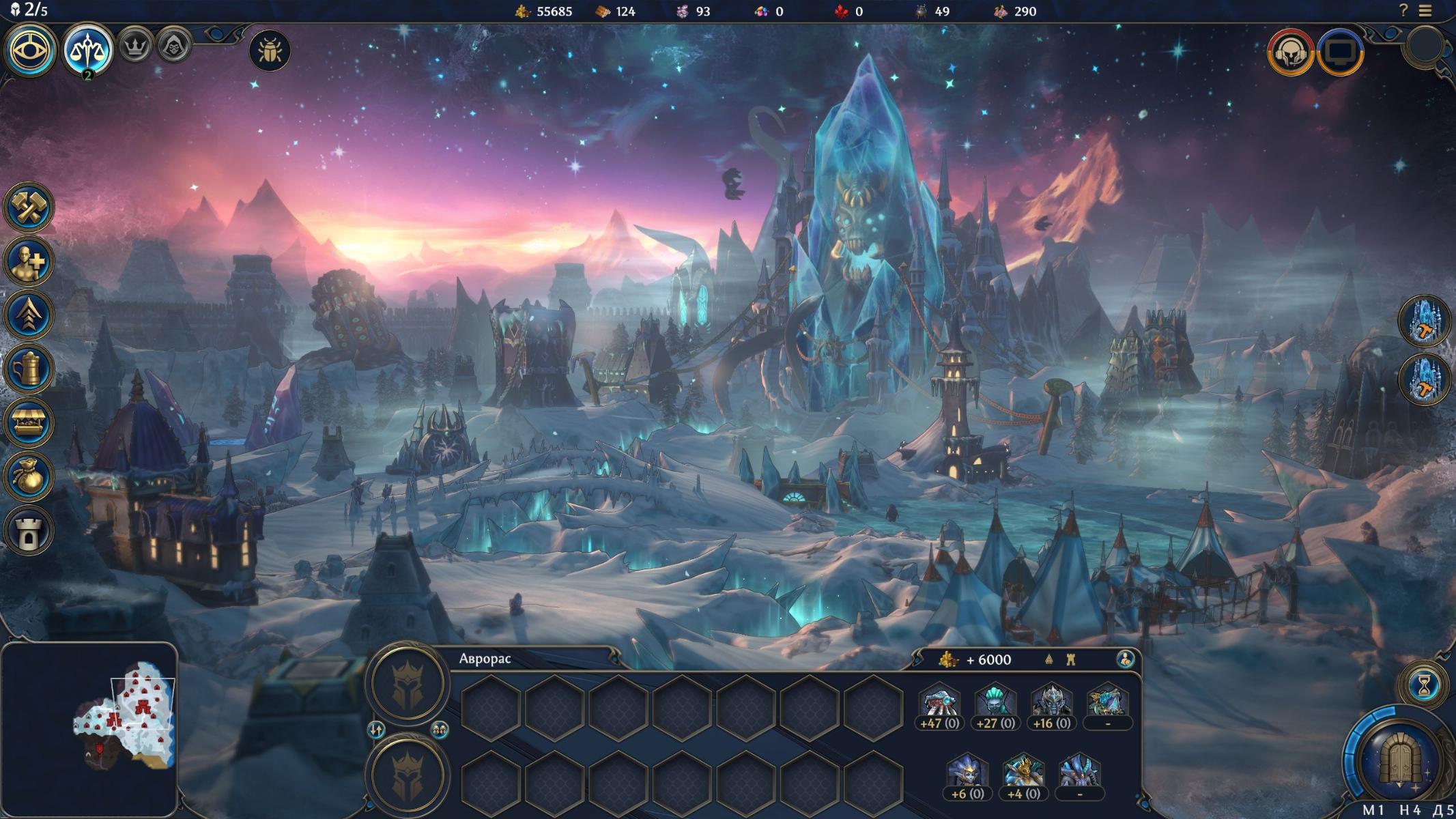Open the marketplace stall icon
The image size is (1456, 819).
[x=29, y=422]
